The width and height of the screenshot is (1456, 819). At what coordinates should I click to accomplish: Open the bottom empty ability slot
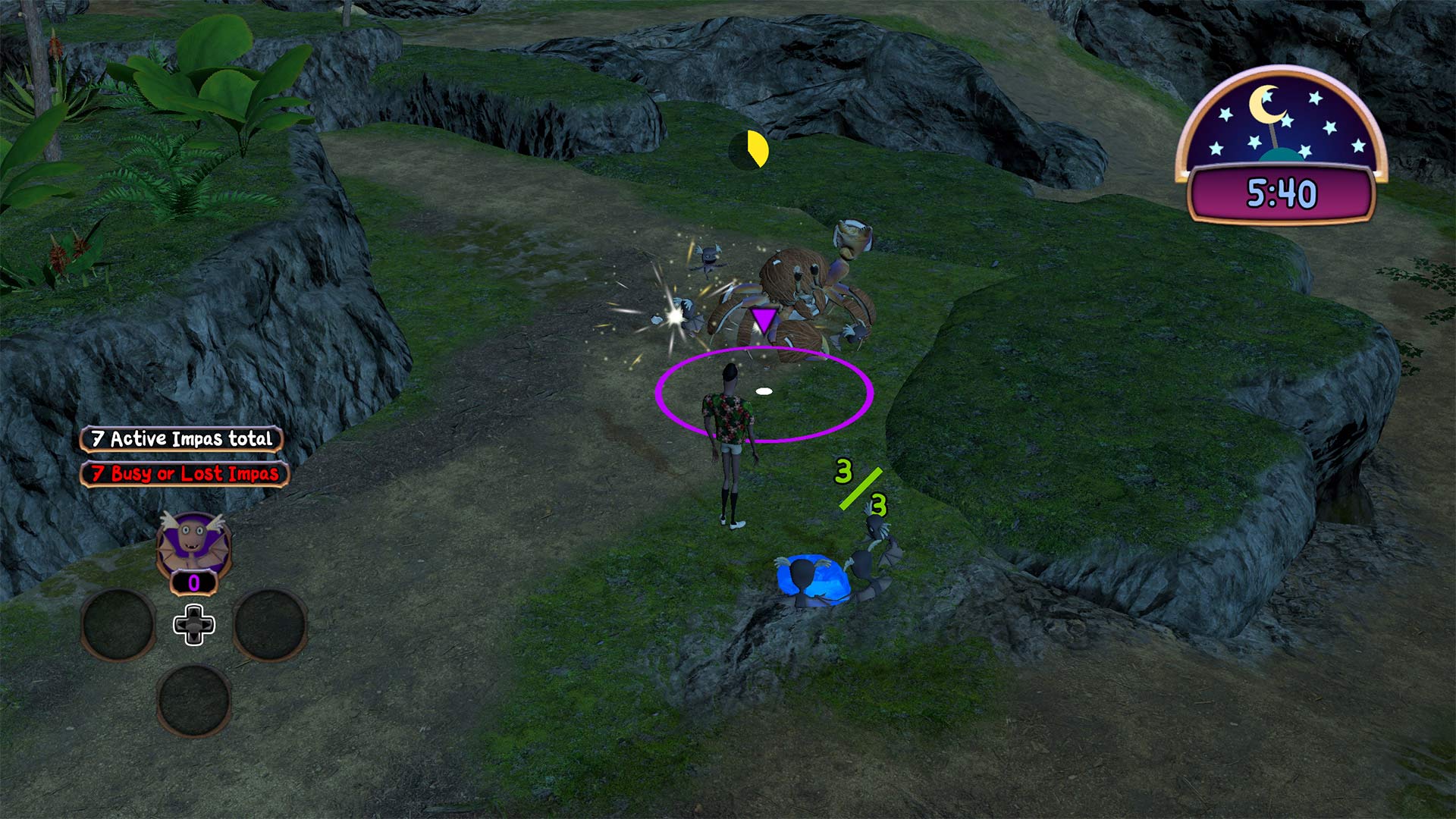(x=196, y=701)
